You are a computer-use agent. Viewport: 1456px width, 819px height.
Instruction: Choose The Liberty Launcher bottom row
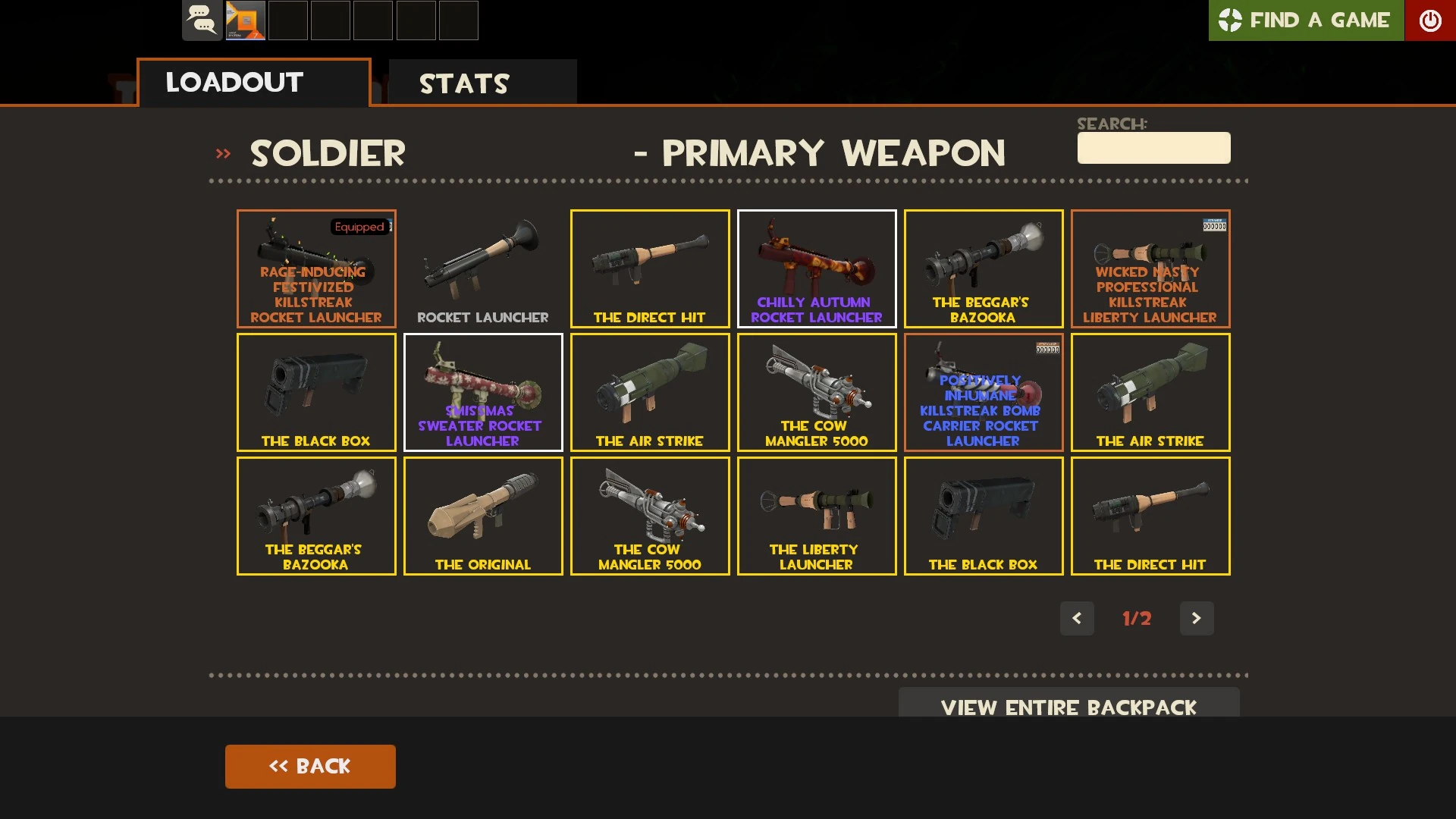(817, 516)
